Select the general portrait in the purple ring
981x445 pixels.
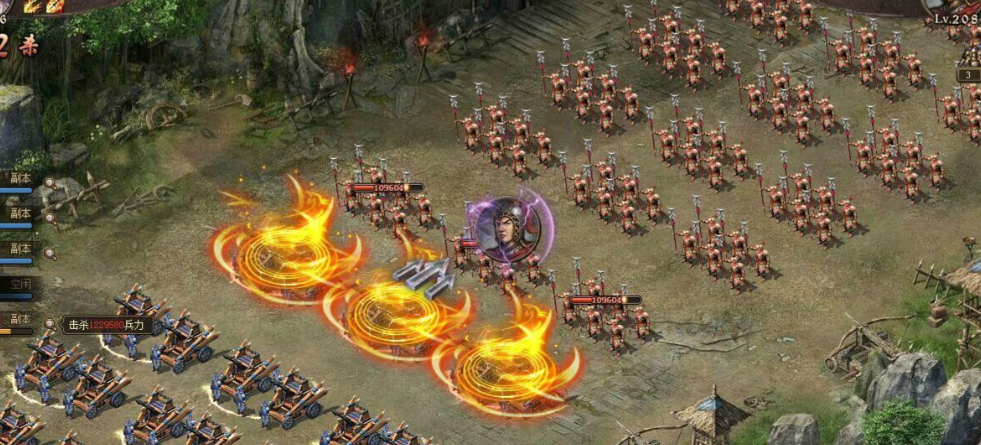[503, 229]
